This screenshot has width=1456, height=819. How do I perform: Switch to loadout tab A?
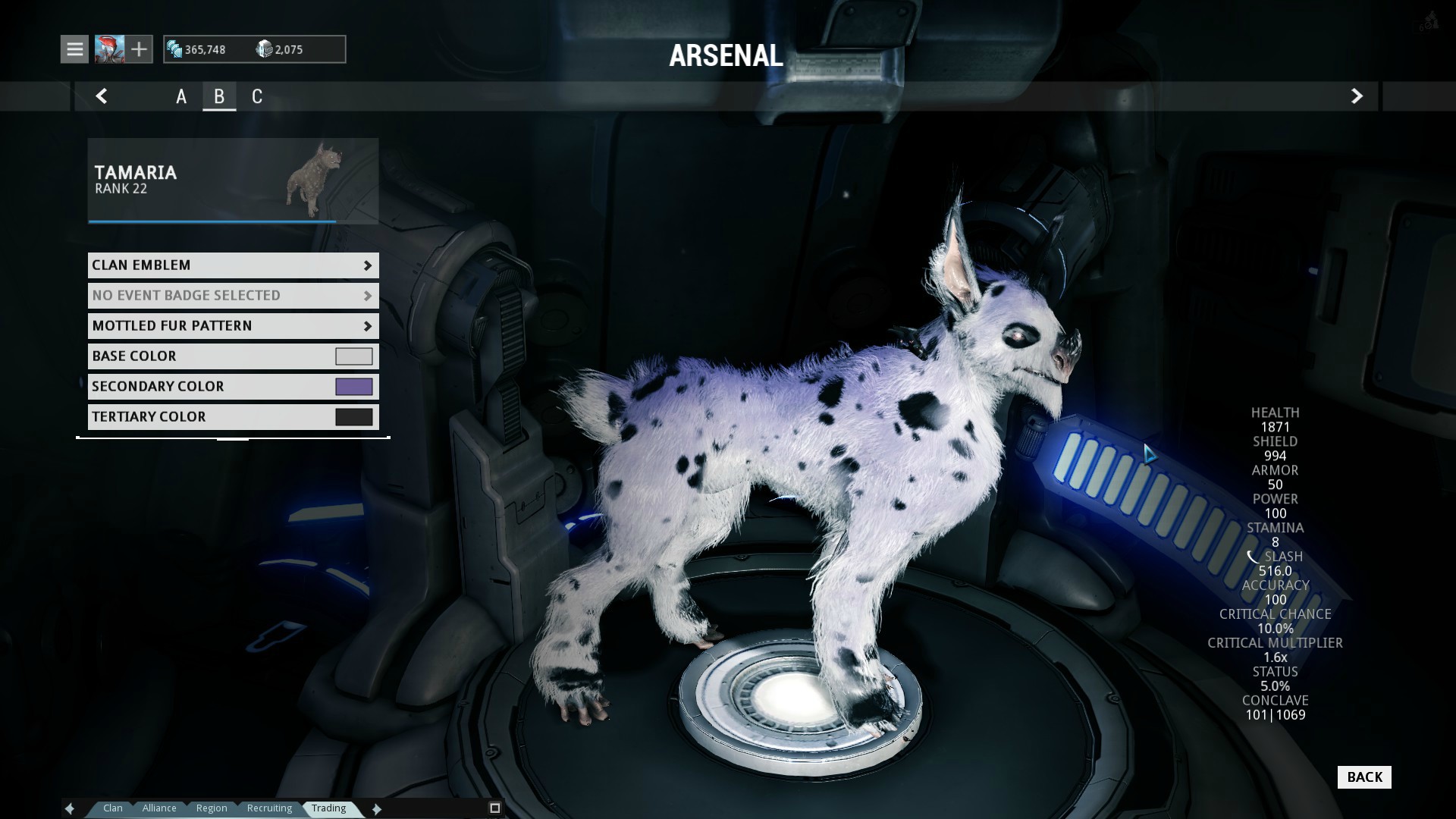[x=181, y=96]
